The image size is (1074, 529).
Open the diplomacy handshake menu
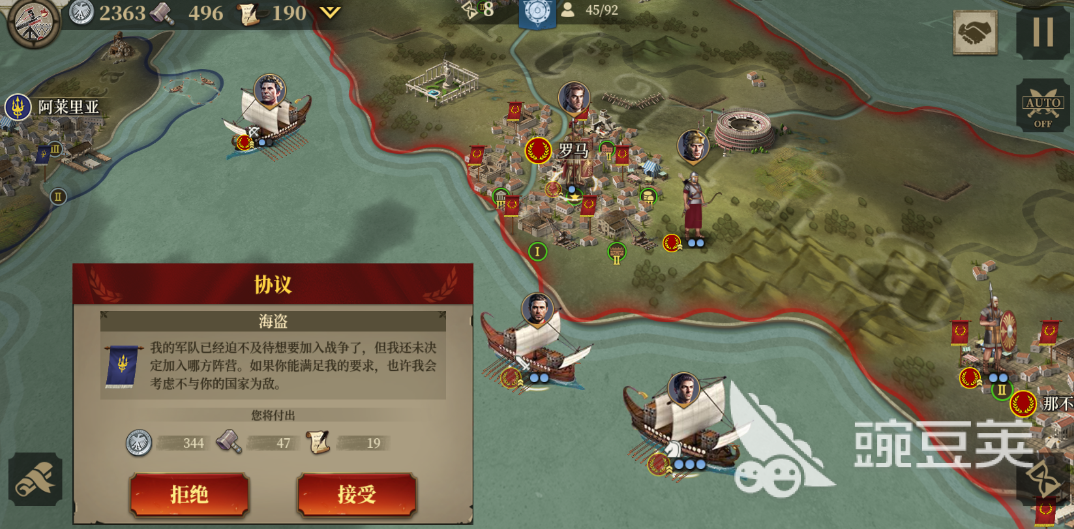[974, 34]
